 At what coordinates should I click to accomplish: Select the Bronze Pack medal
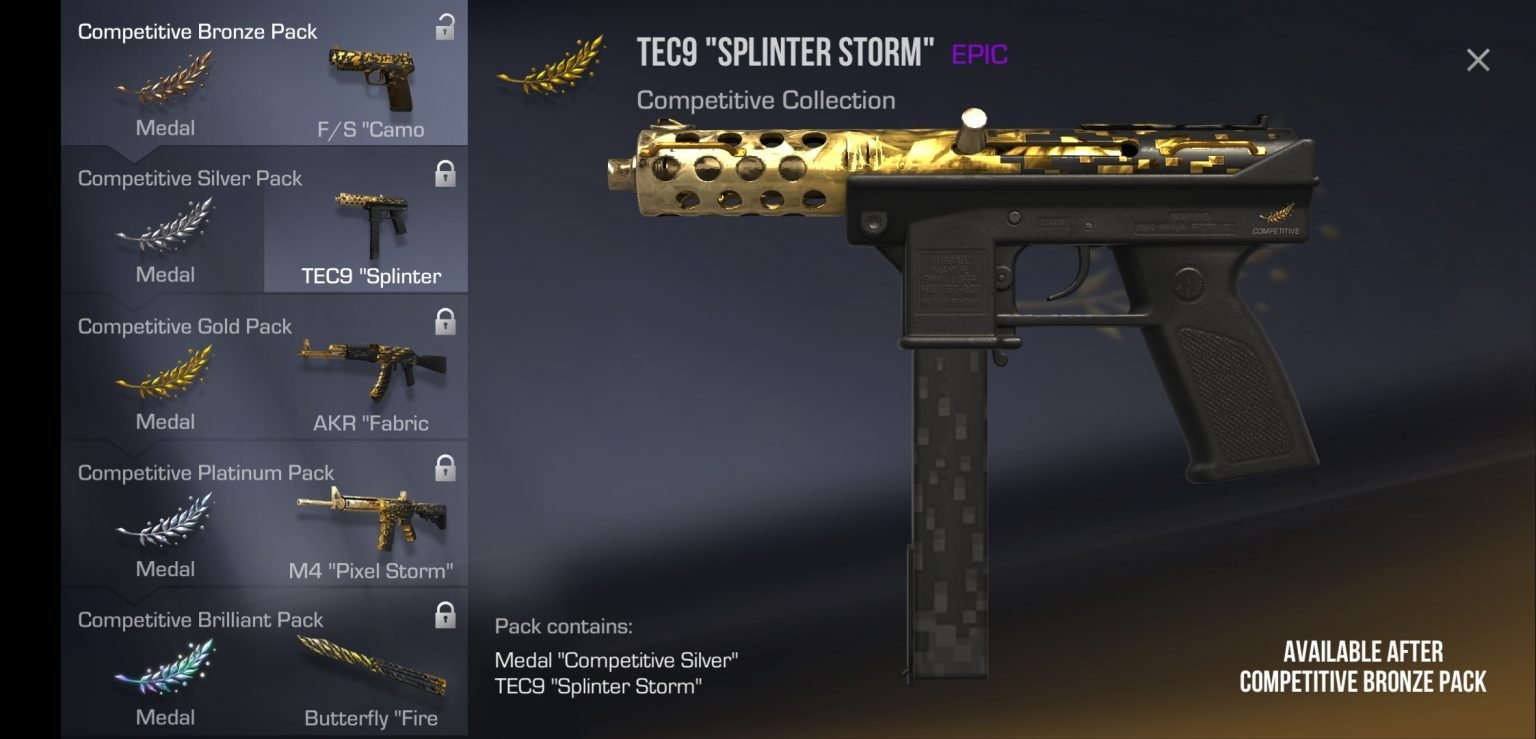point(164,92)
